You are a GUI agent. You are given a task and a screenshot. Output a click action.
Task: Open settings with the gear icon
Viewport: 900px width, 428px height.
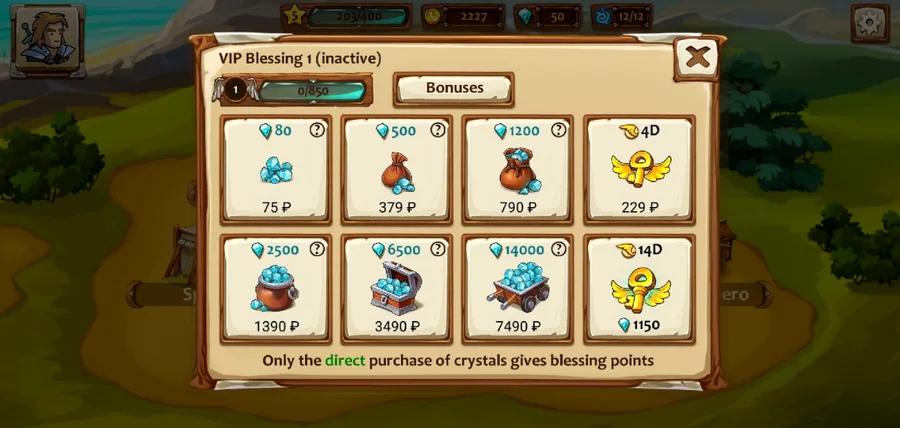pos(869,24)
